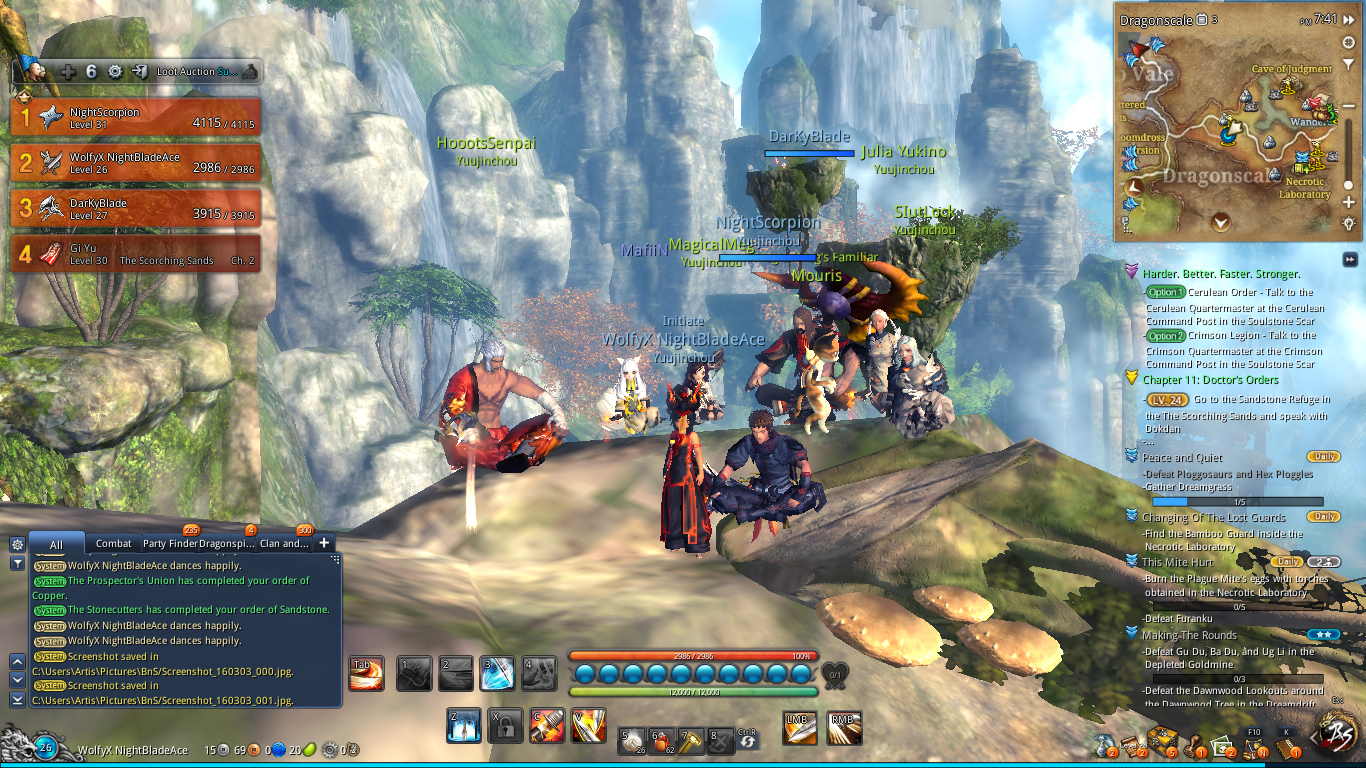Add a new chat tab
Screen dimensions: 1366x768
(324, 543)
